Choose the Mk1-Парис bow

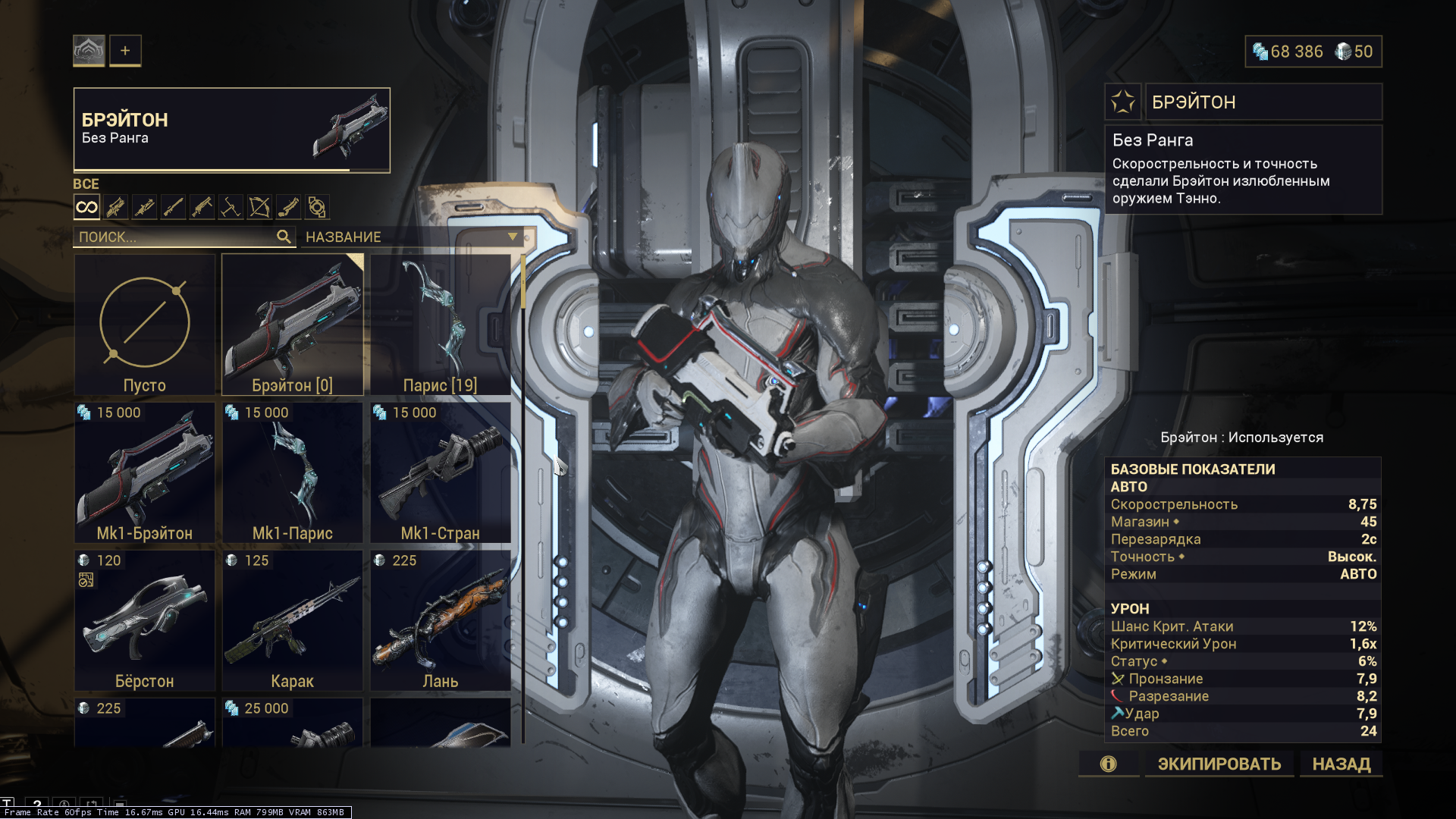coord(292,472)
